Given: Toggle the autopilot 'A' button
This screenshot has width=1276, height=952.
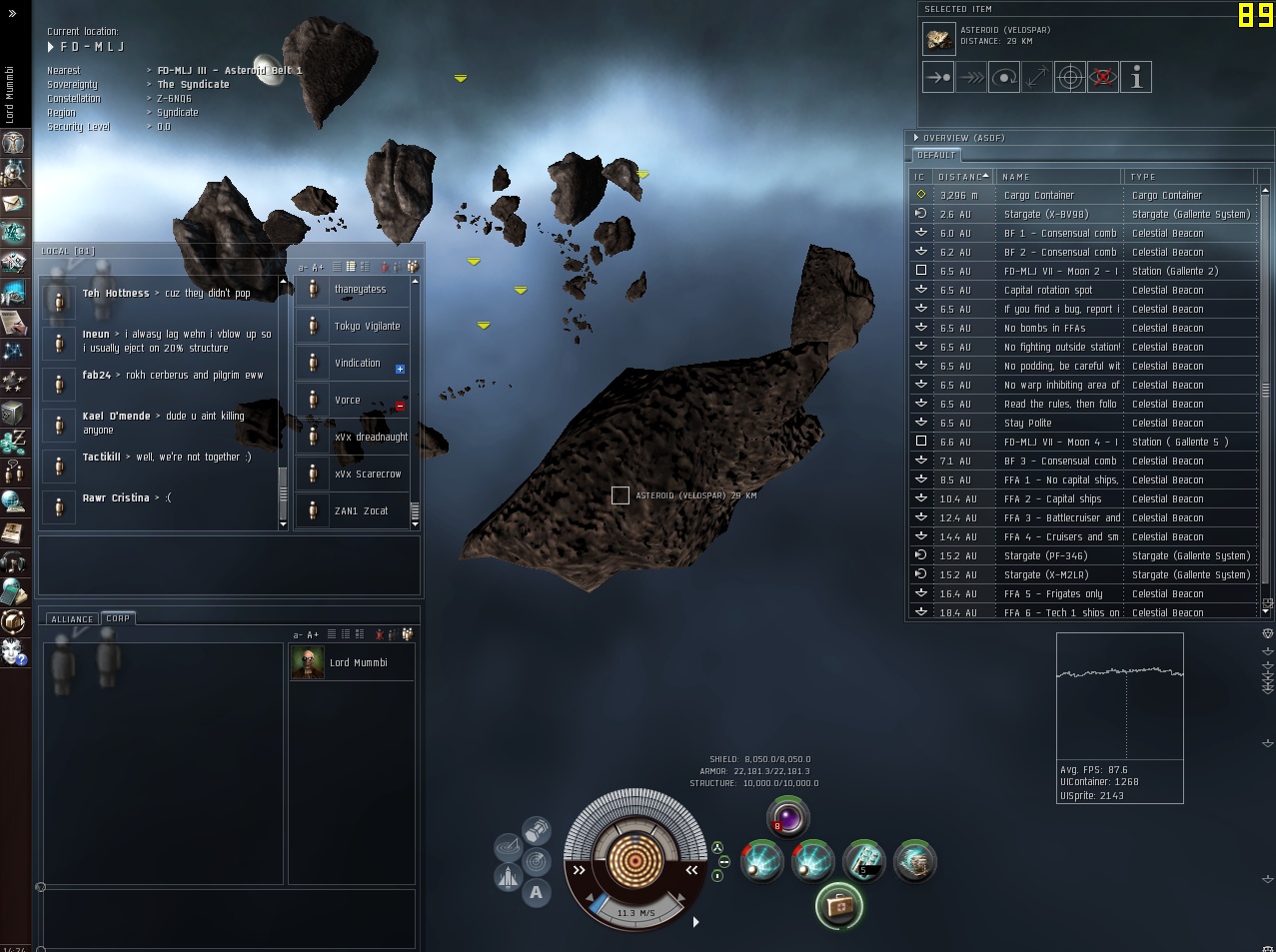Looking at the screenshot, I should click(x=537, y=893).
